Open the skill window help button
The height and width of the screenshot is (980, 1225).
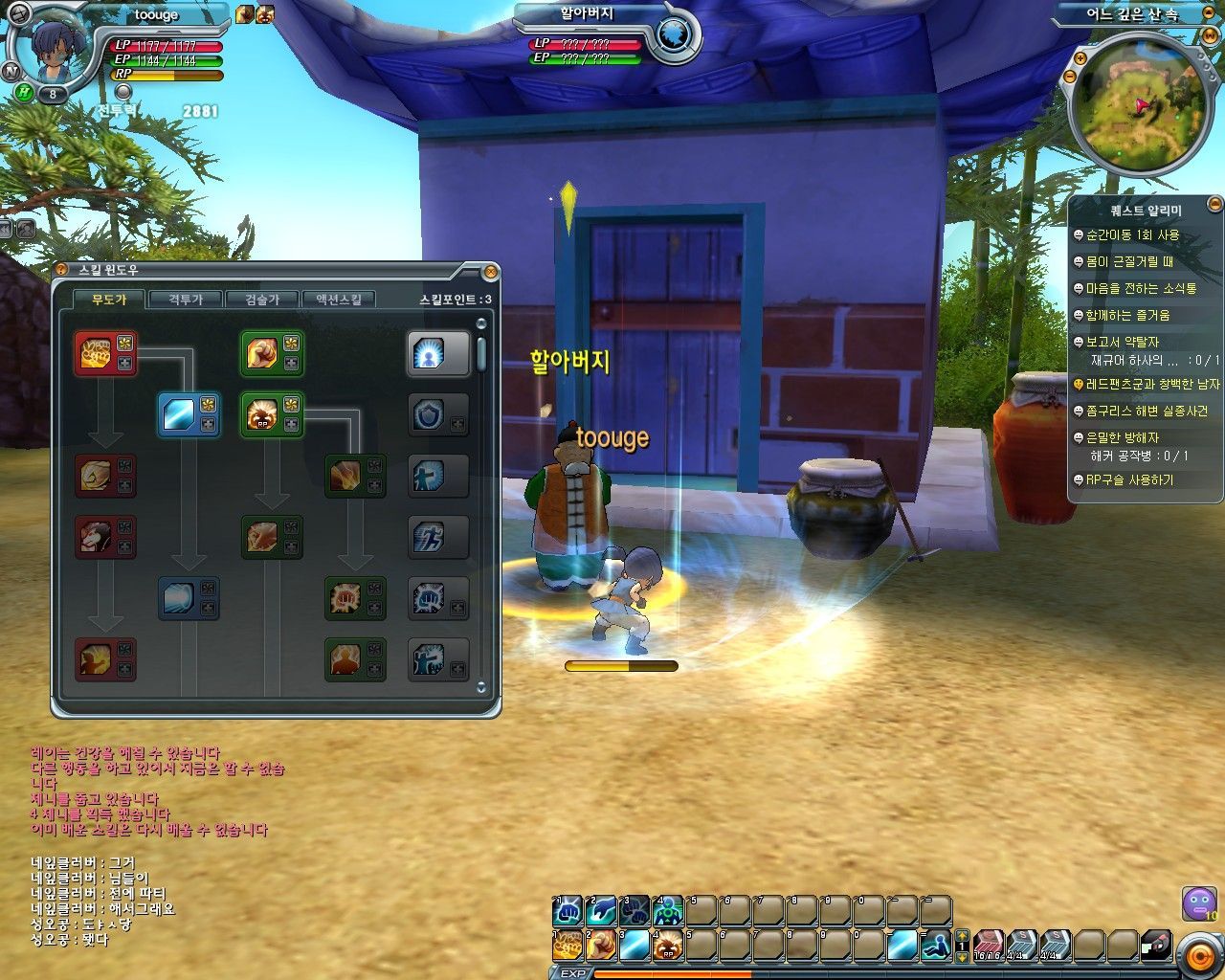click(61, 271)
